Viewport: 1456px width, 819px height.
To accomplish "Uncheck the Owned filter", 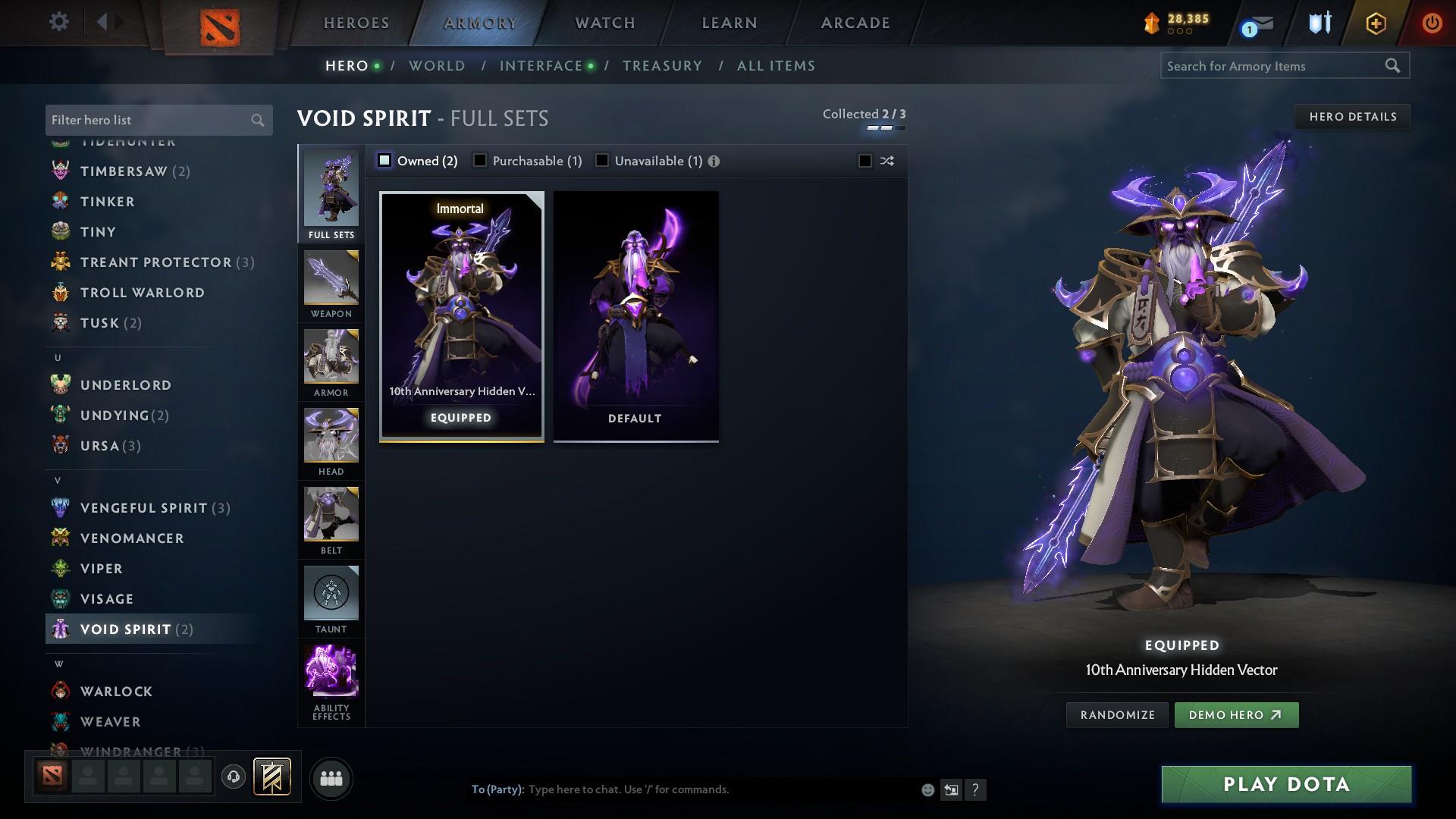I will [x=386, y=160].
